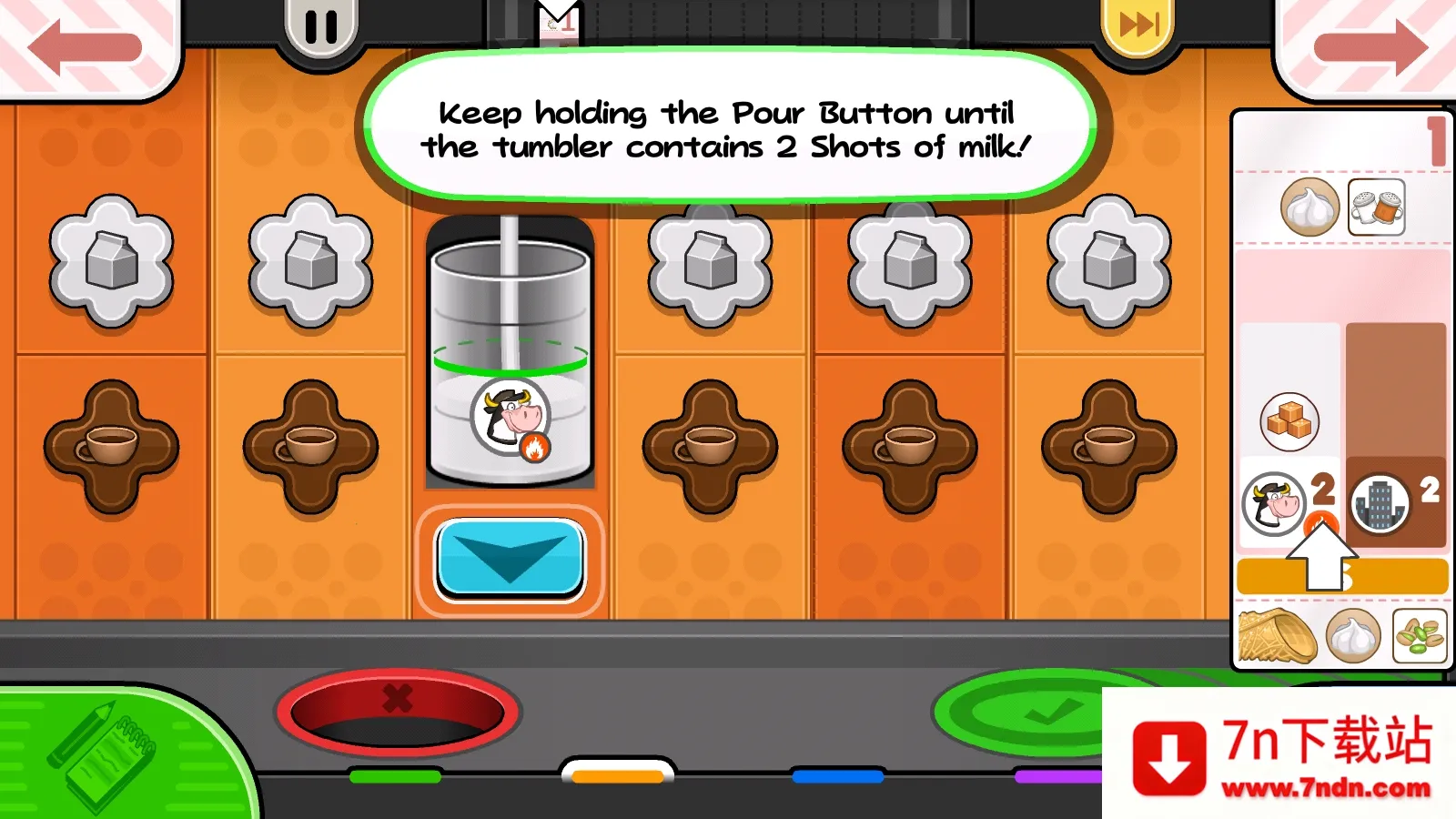Viewport: 1456px width, 819px height.
Task: Pause the game
Action: [321, 27]
